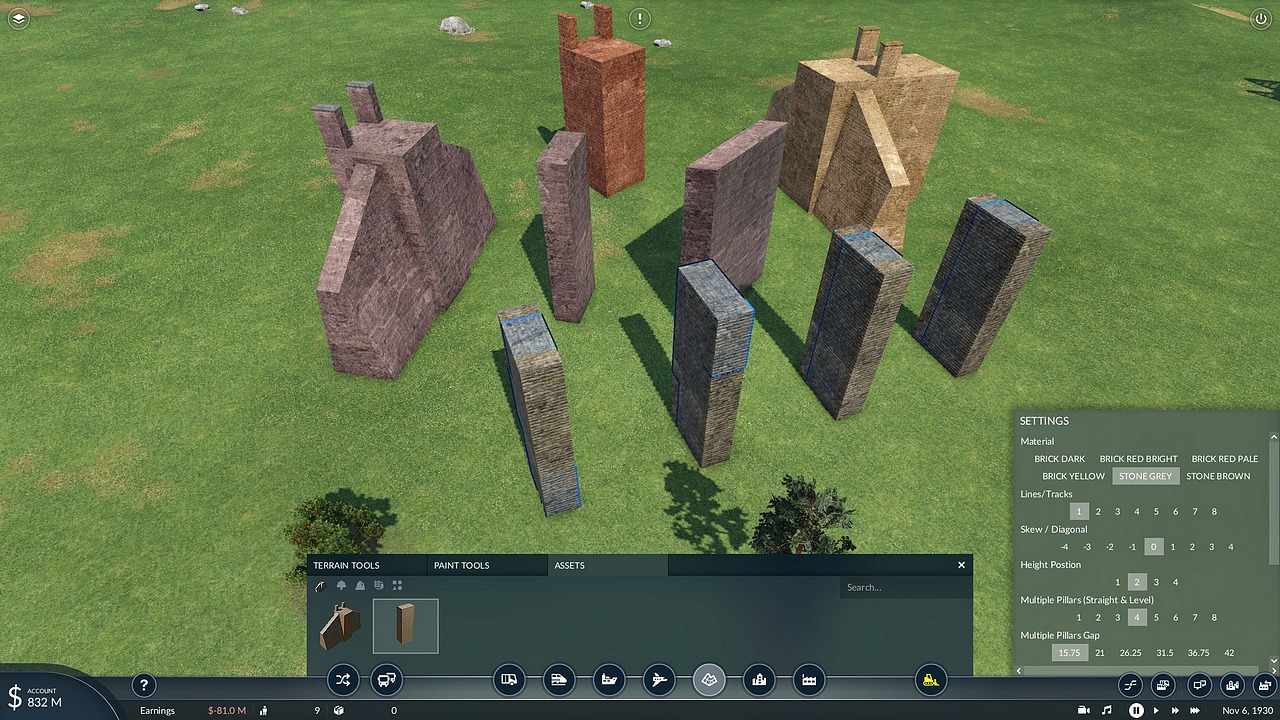Viewport: 1280px width, 720px height.
Task: Open the Paint Tools tab
Action: point(461,566)
